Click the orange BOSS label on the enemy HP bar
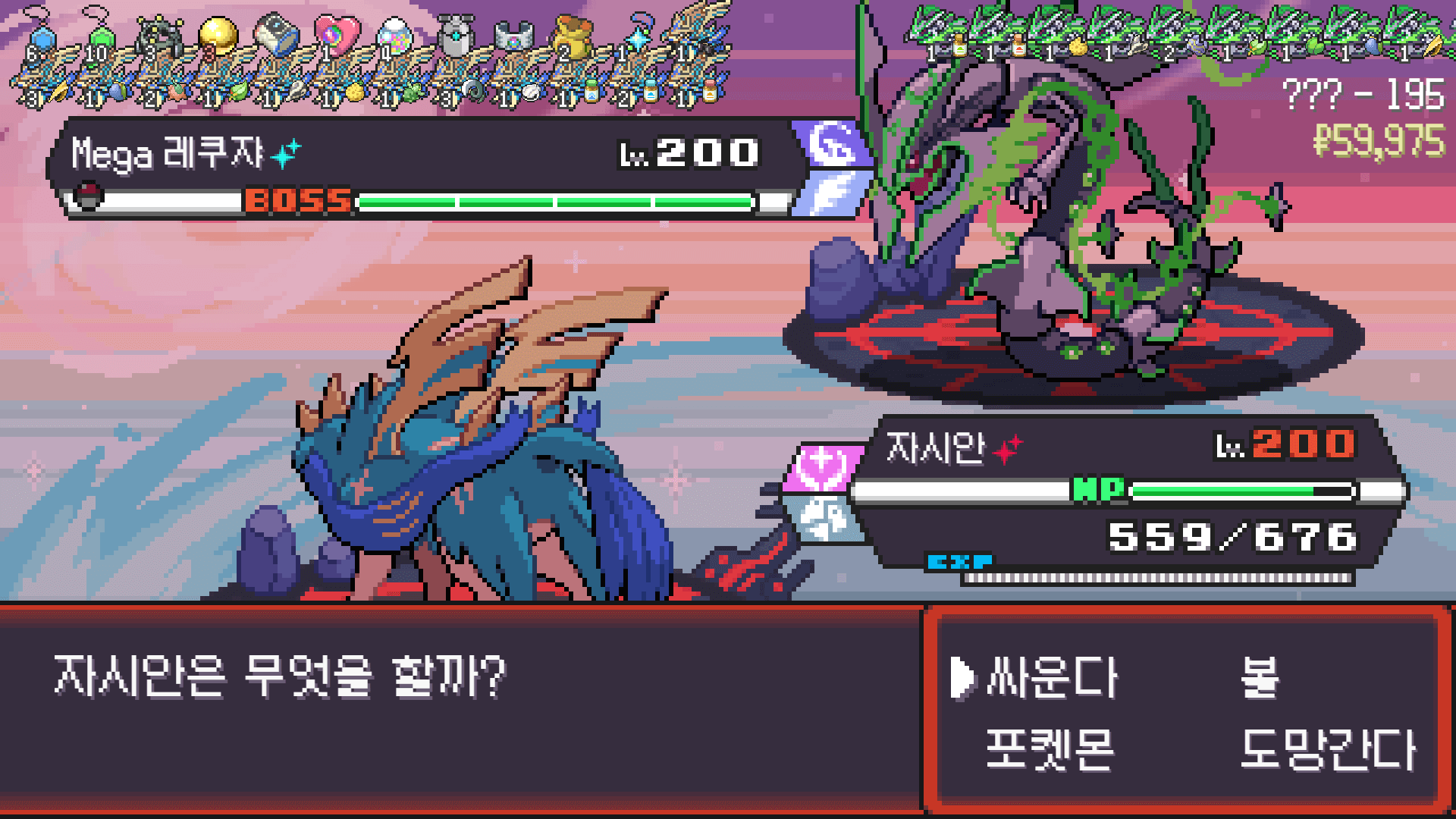This screenshot has width=1456, height=819. coord(297,200)
